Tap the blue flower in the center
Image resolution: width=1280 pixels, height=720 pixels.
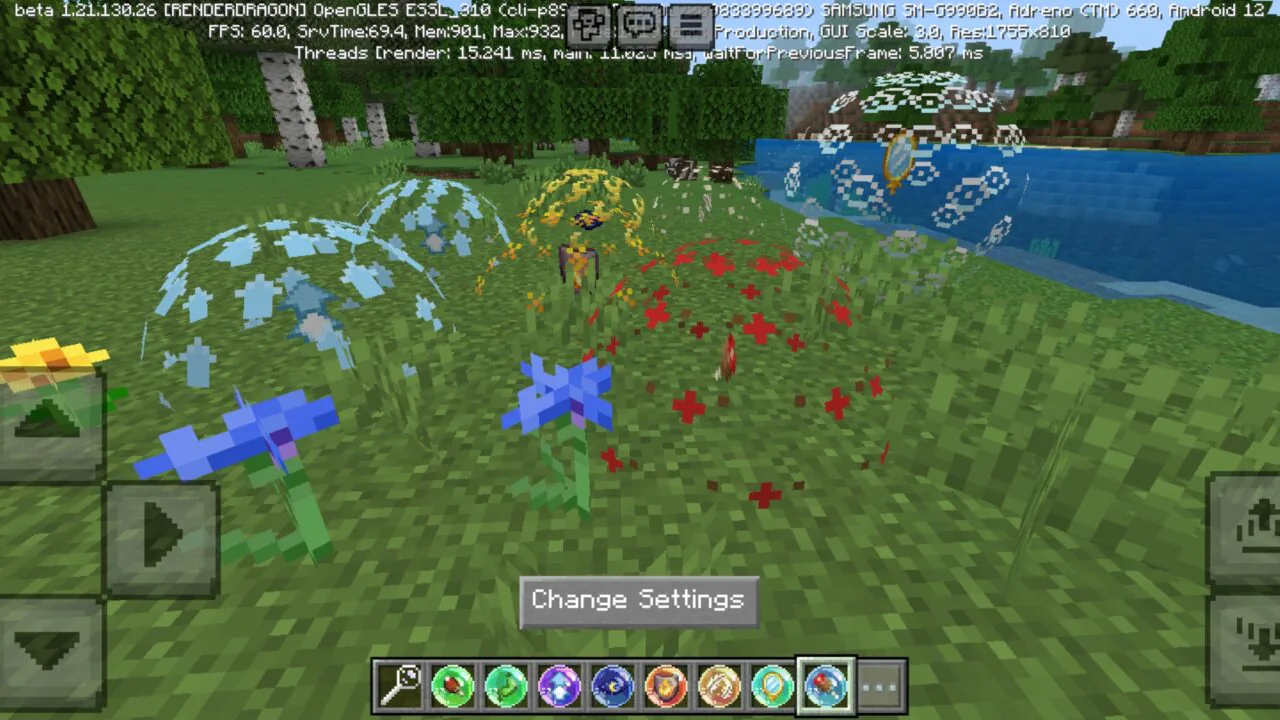pyautogui.click(x=560, y=400)
